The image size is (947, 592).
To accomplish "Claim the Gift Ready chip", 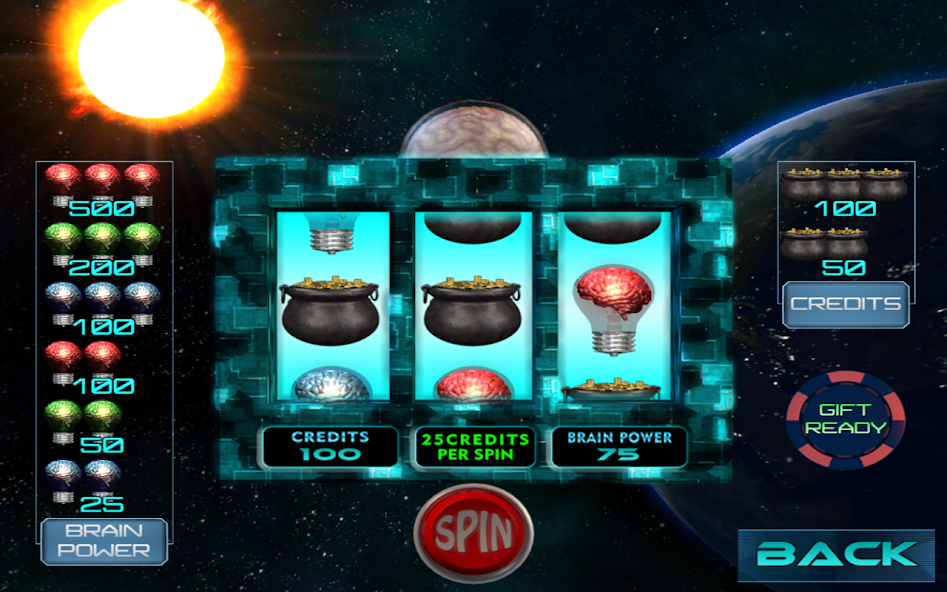I will coord(846,420).
